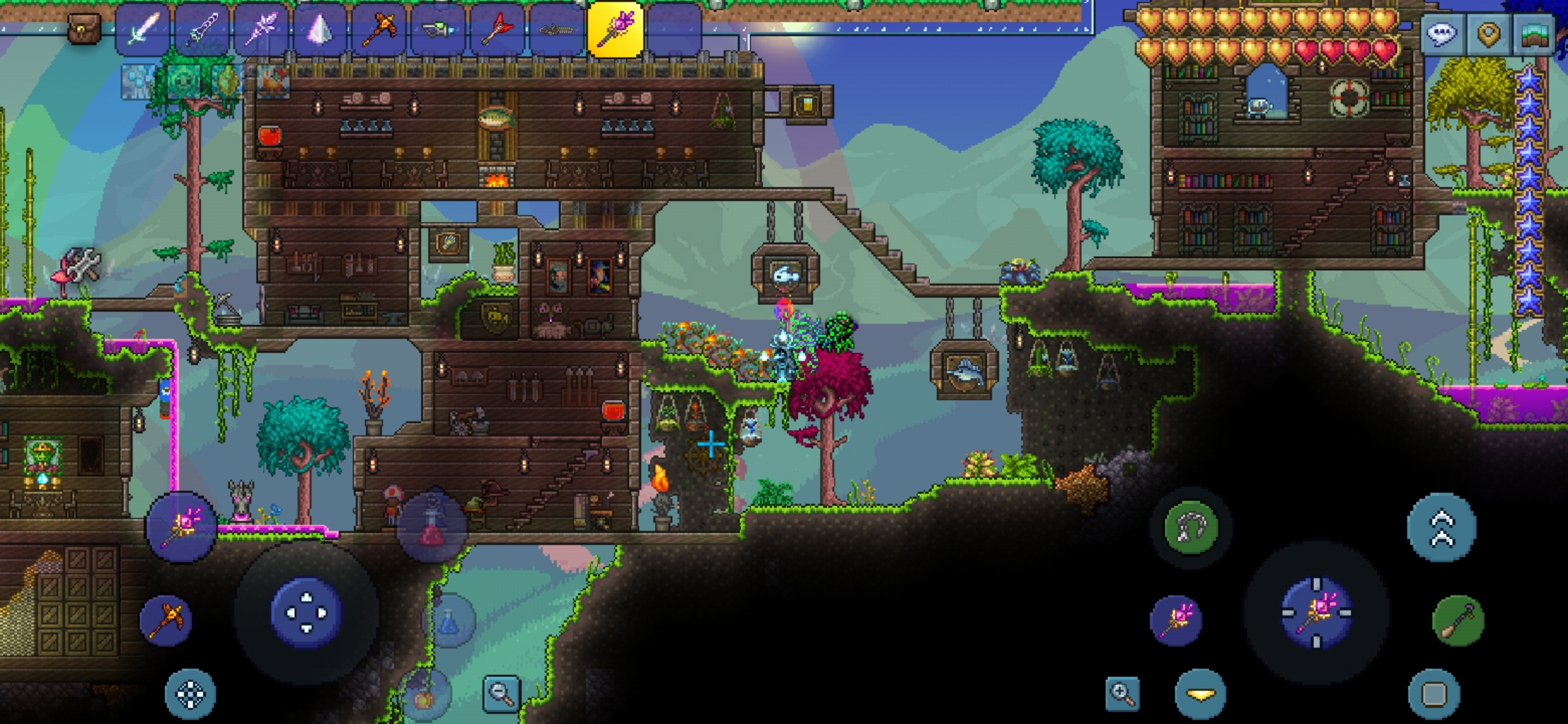Fire the grappling hook button
Image resolution: width=1568 pixels, height=724 pixels.
(1191, 528)
